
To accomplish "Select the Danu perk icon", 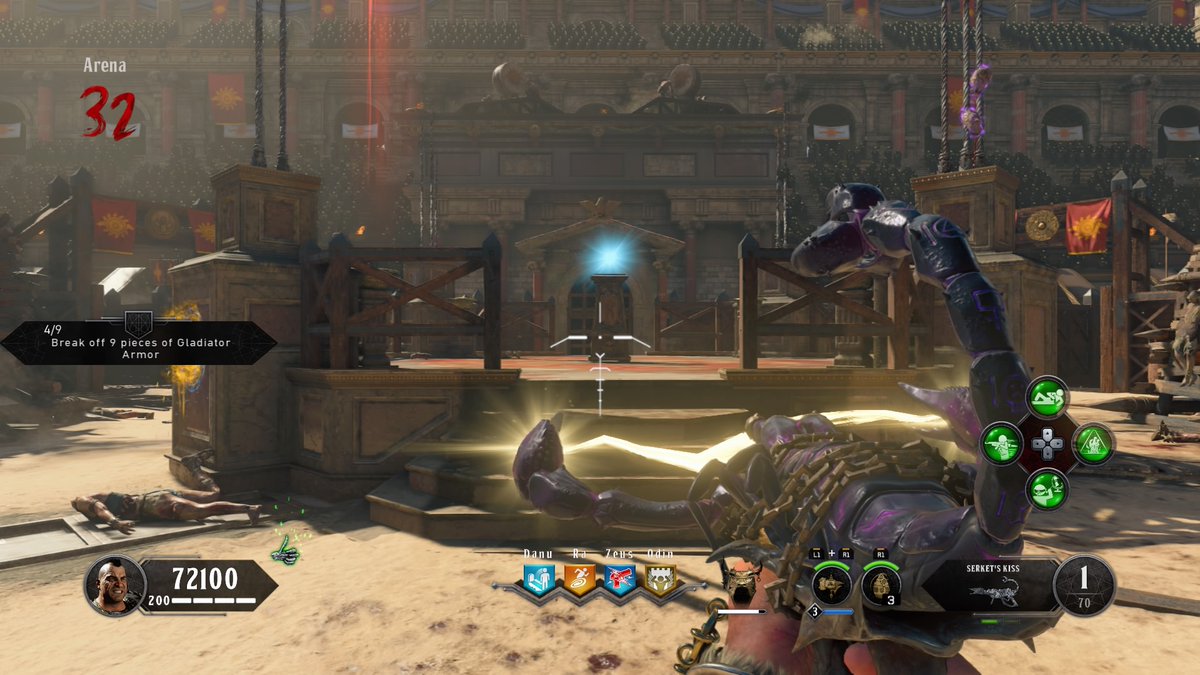I will pos(540,579).
